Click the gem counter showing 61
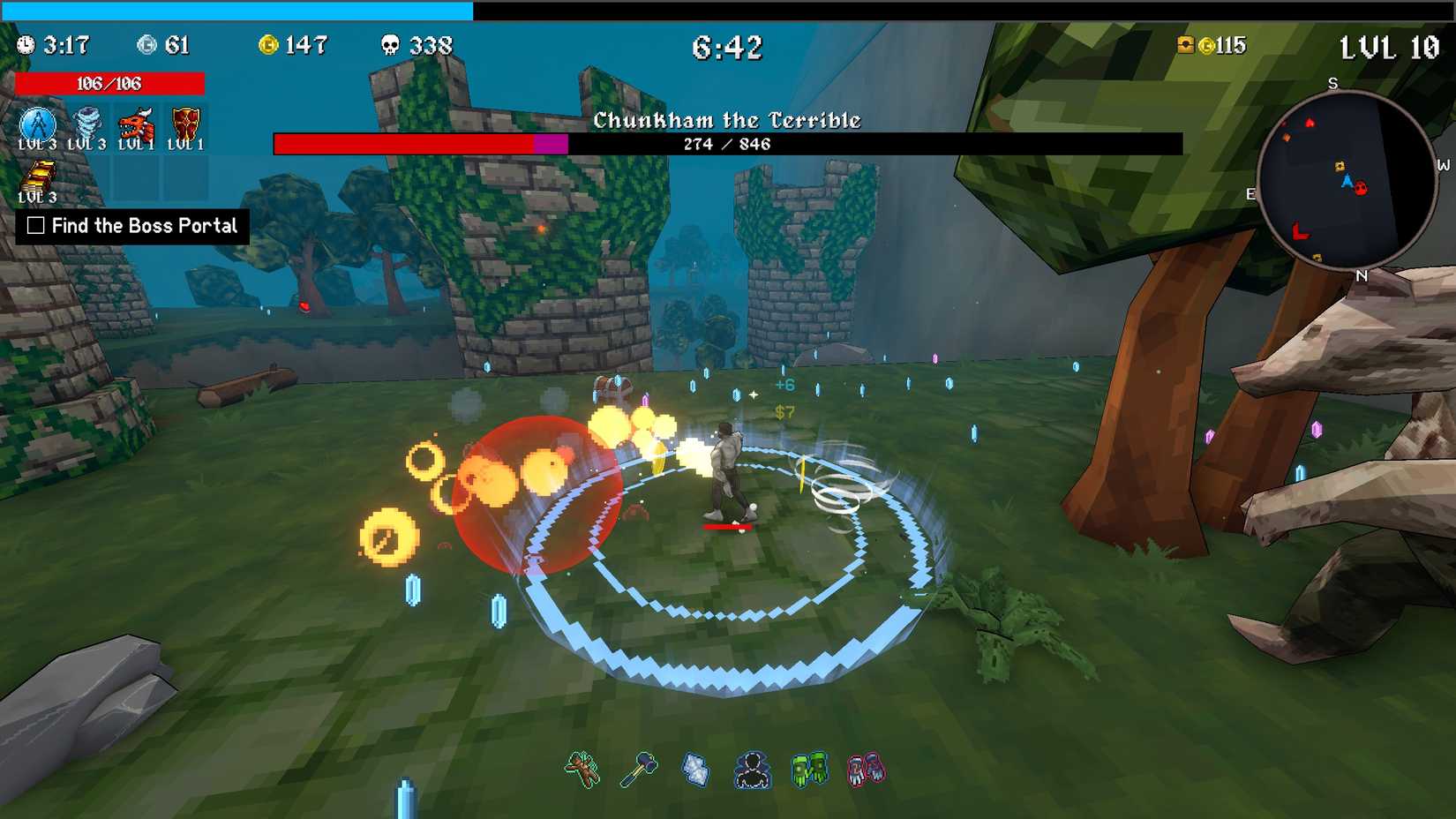Viewport: 1456px width, 819px height. (x=165, y=44)
